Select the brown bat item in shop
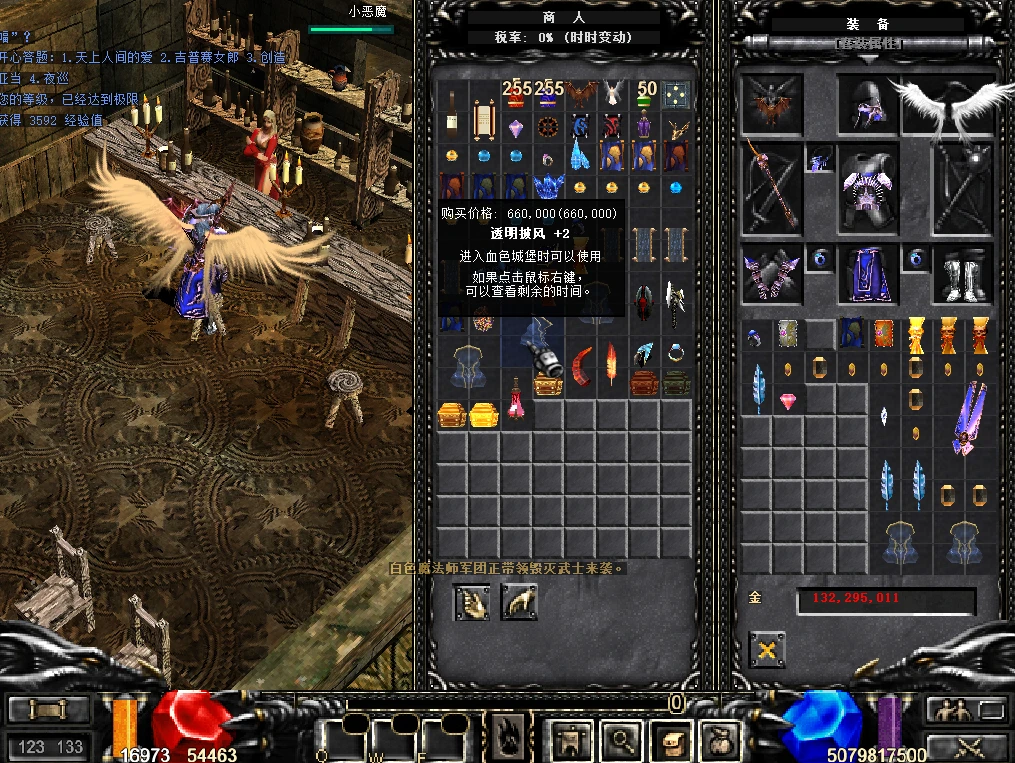The image size is (1015, 763). click(580, 95)
